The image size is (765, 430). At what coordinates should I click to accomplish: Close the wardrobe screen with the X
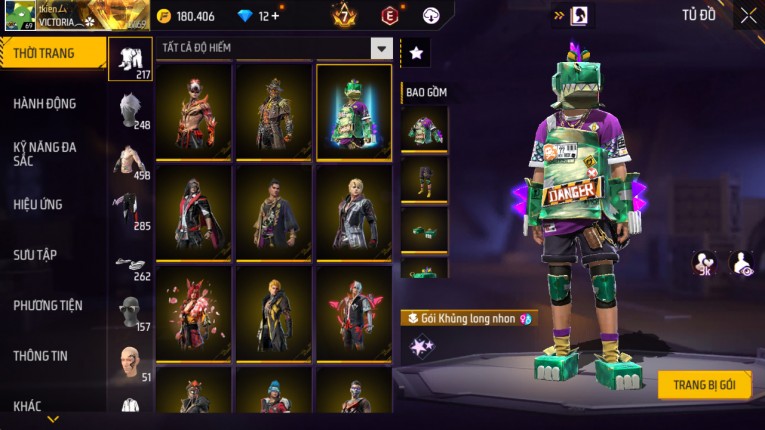pos(748,16)
